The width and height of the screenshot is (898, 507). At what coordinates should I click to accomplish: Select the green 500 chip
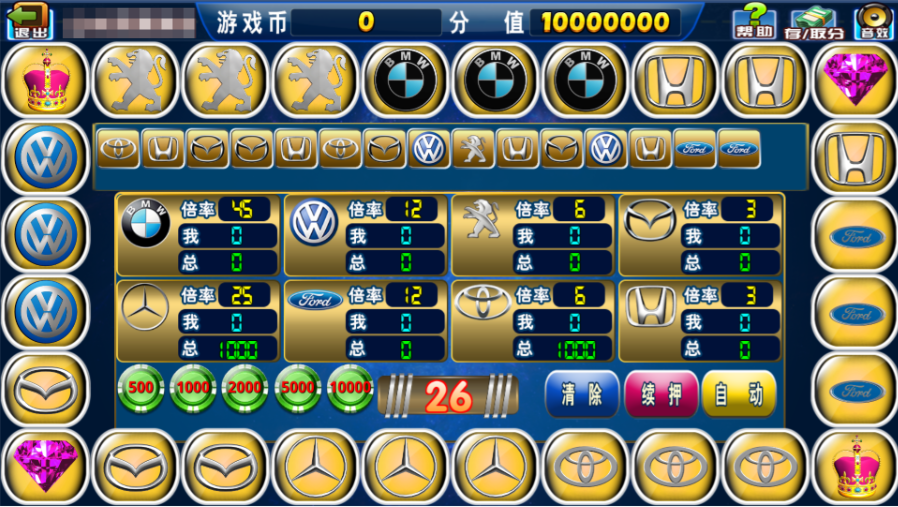pyautogui.click(x=142, y=389)
